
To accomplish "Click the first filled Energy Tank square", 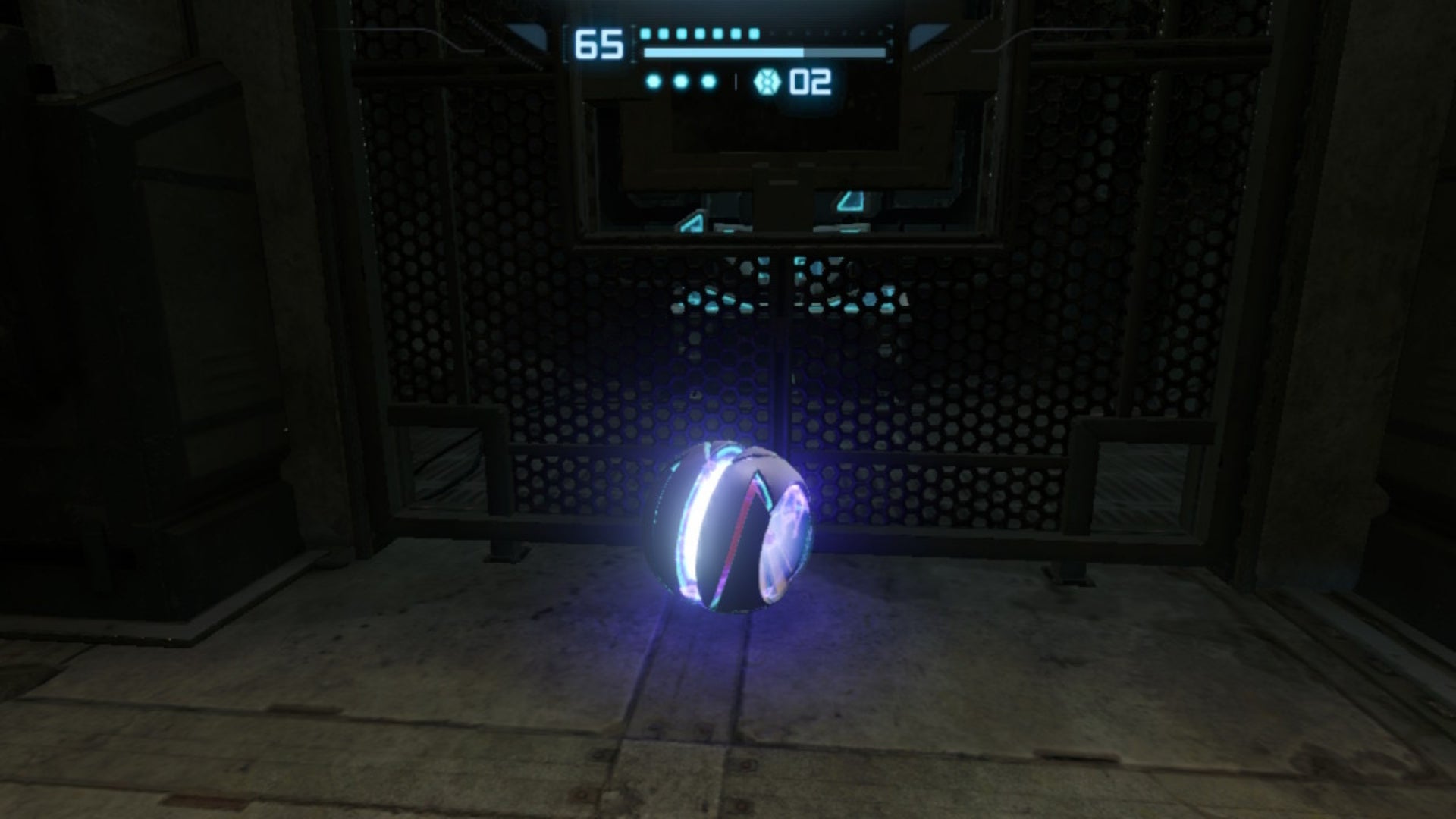I will click(647, 34).
